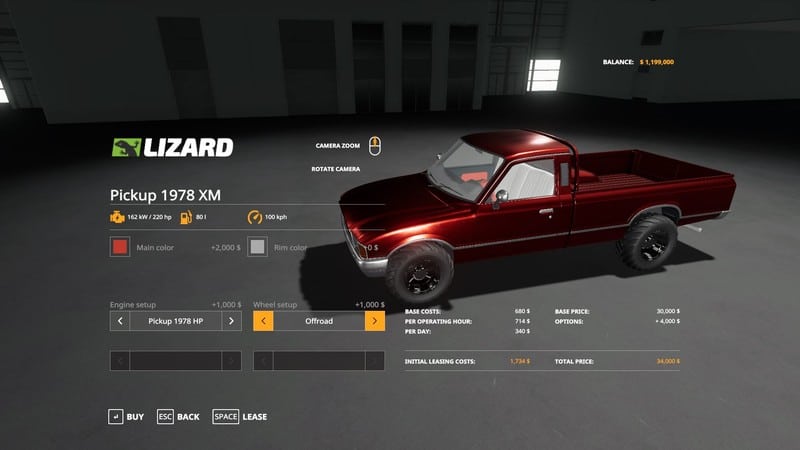Lease the pickup truck
The image size is (800, 450).
point(240,416)
